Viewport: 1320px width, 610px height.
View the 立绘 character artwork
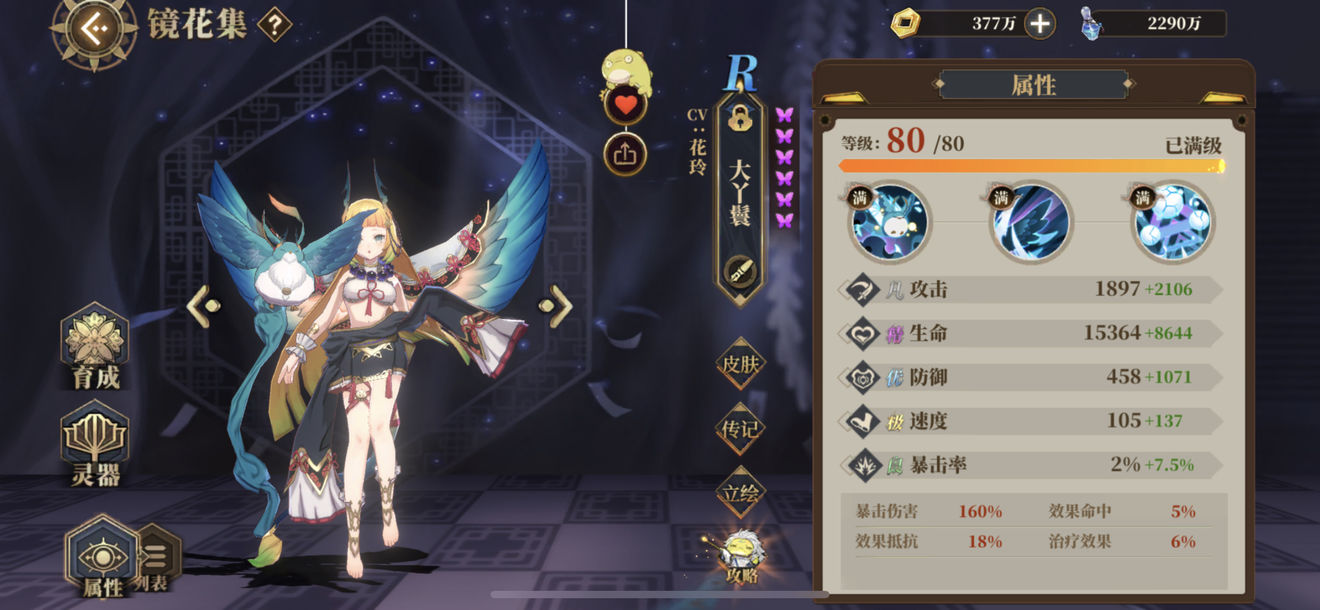pos(740,492)
